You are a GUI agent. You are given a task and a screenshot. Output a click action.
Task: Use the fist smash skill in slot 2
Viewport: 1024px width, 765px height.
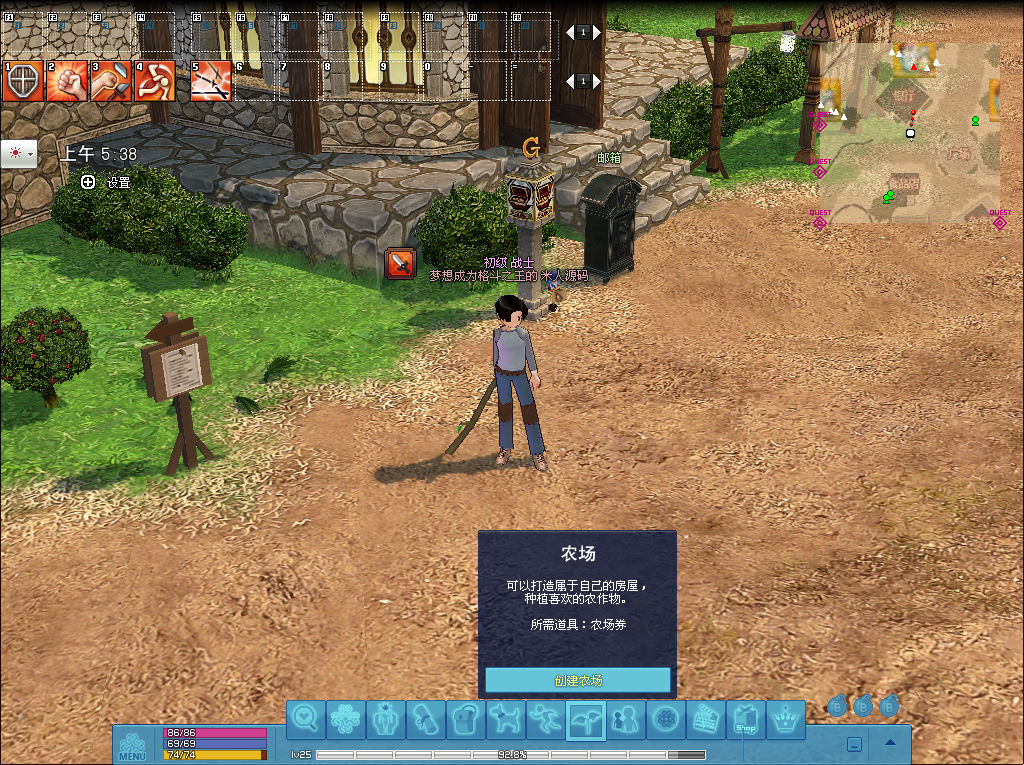click(67, 81)
